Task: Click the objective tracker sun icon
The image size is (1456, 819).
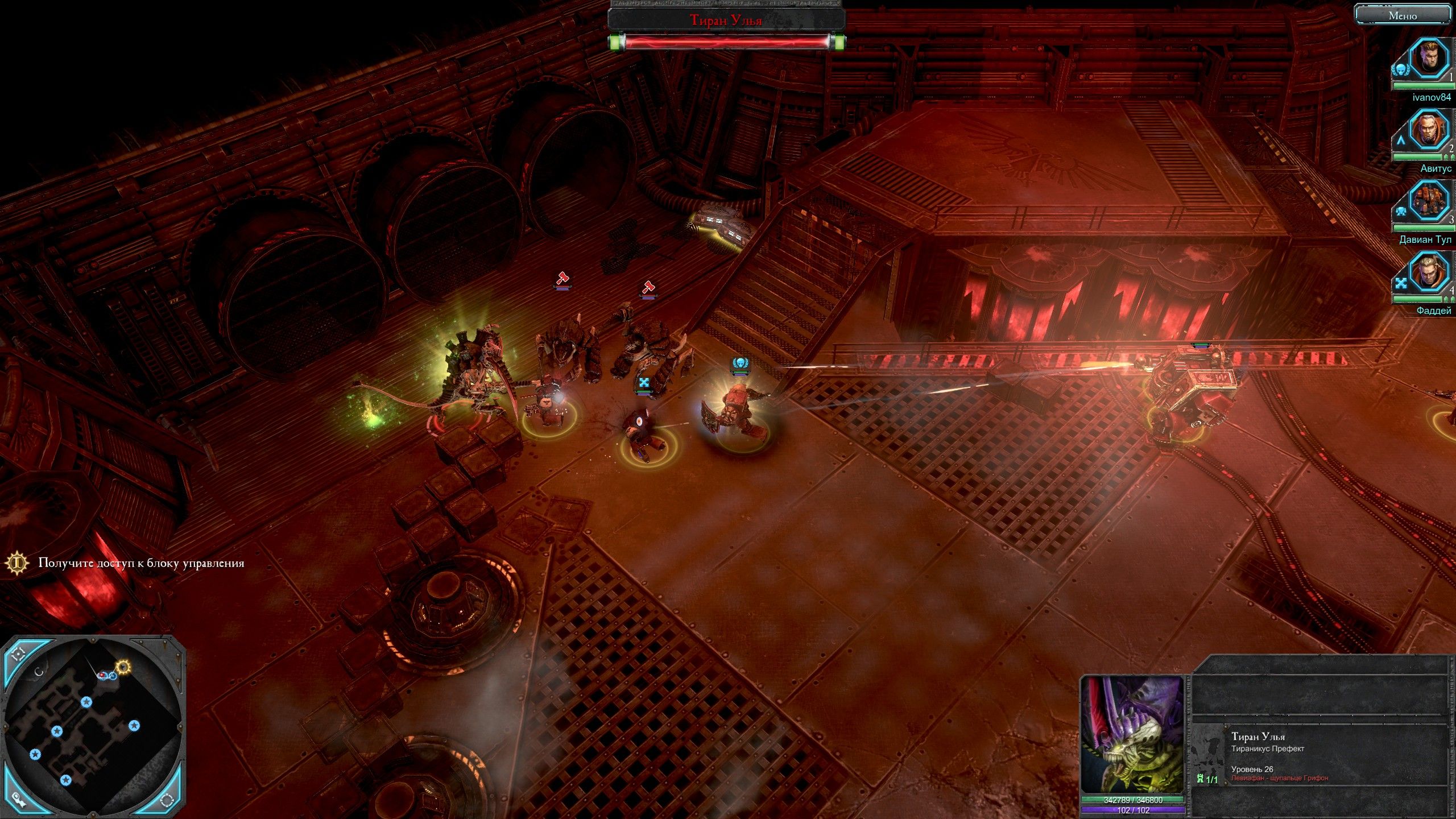Action: pyautogui.click(x=18, y=563)
